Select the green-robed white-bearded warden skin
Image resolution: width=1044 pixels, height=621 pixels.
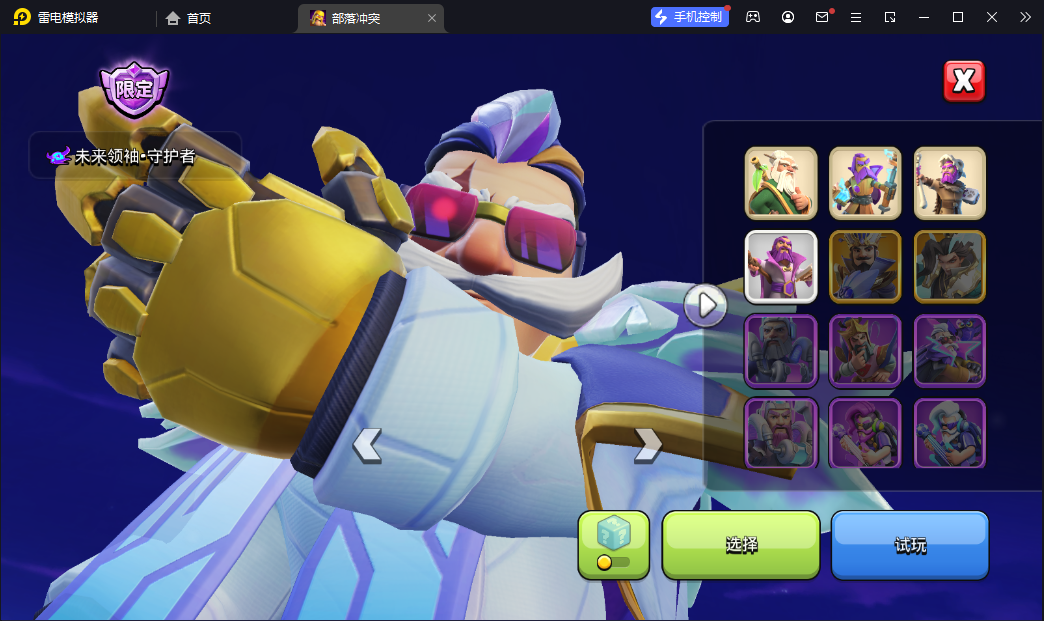[781, 183]
